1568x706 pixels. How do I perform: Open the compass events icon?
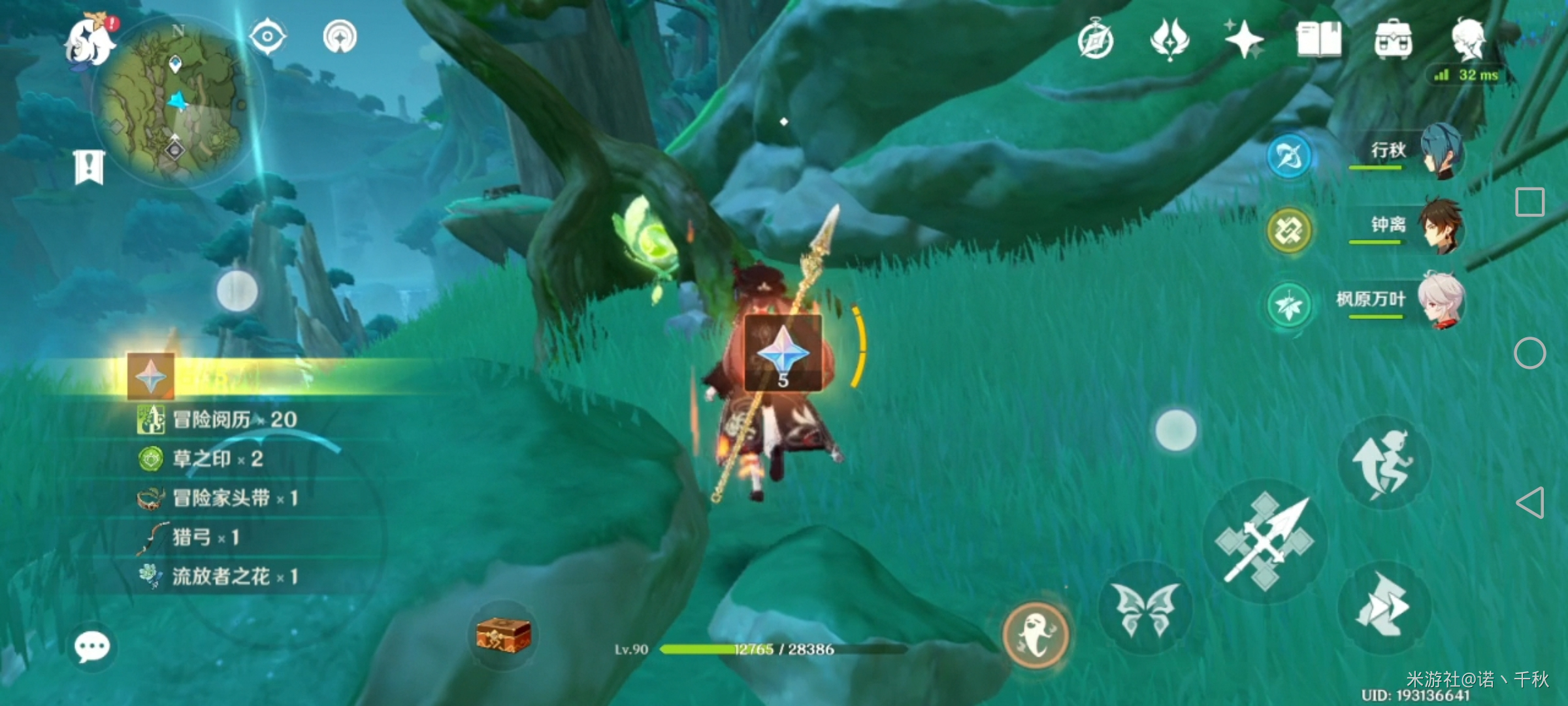coord(1096,41)
